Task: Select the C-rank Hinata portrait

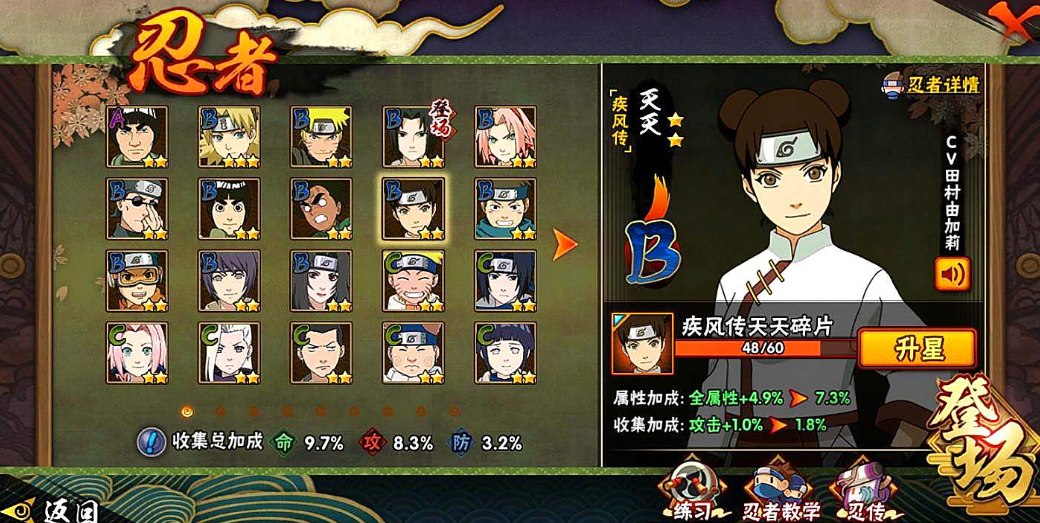Action: coord(505,352)
